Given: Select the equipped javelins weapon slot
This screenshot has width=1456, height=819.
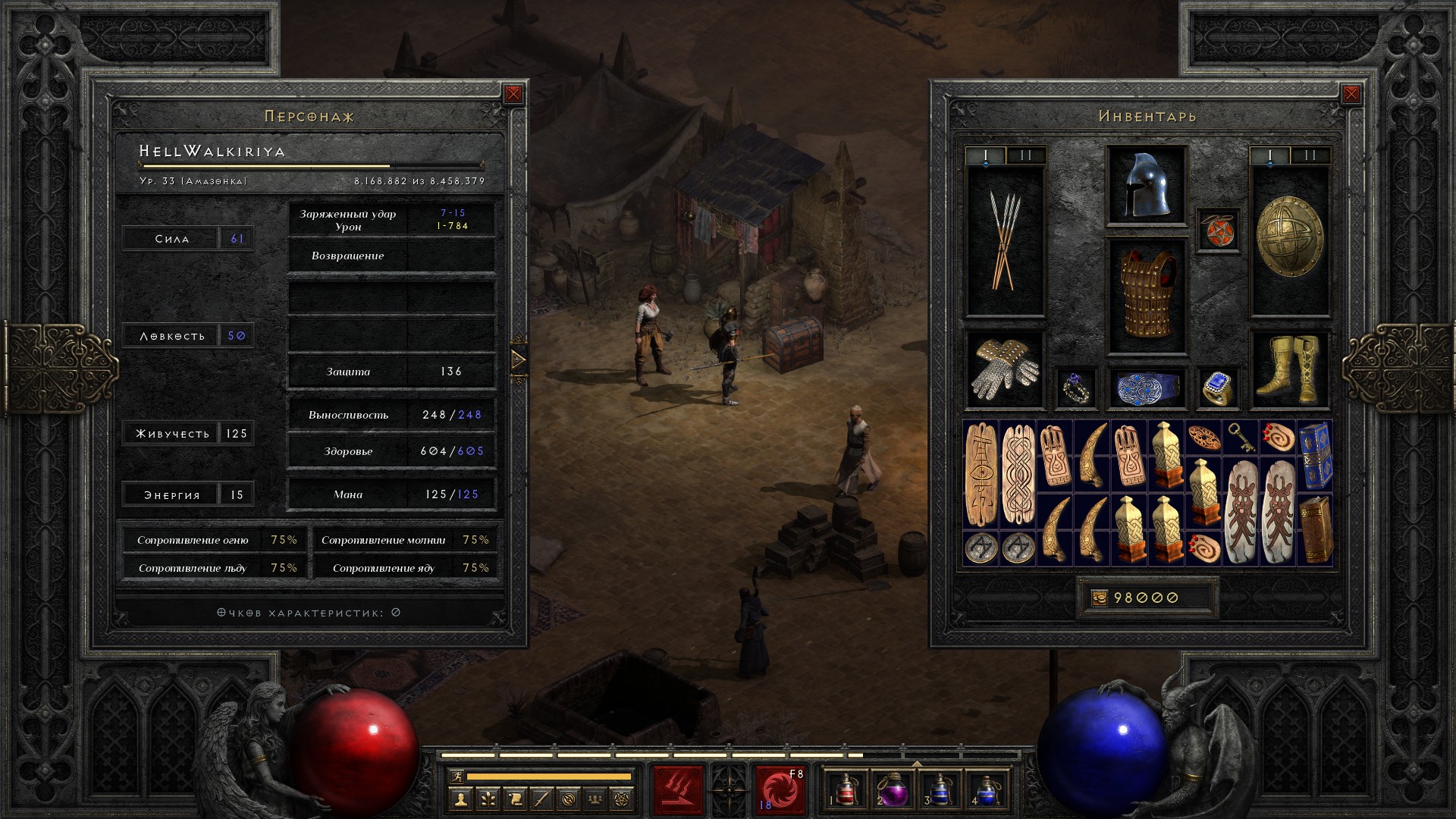Looking at the screenshot, I should click(1005, 240).
